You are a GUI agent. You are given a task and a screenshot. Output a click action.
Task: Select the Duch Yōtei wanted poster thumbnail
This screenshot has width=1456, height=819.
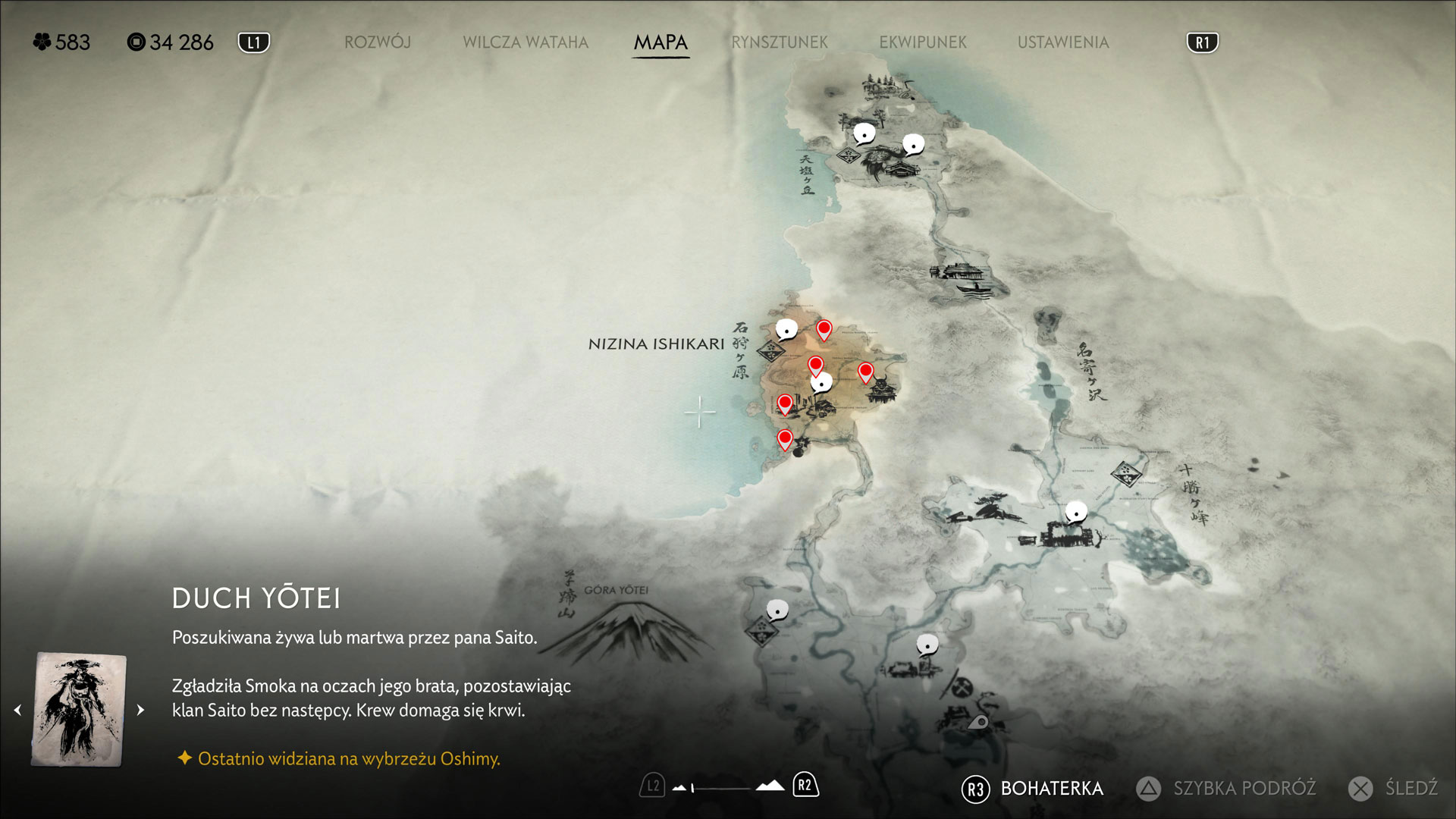[x=79, y=710]
